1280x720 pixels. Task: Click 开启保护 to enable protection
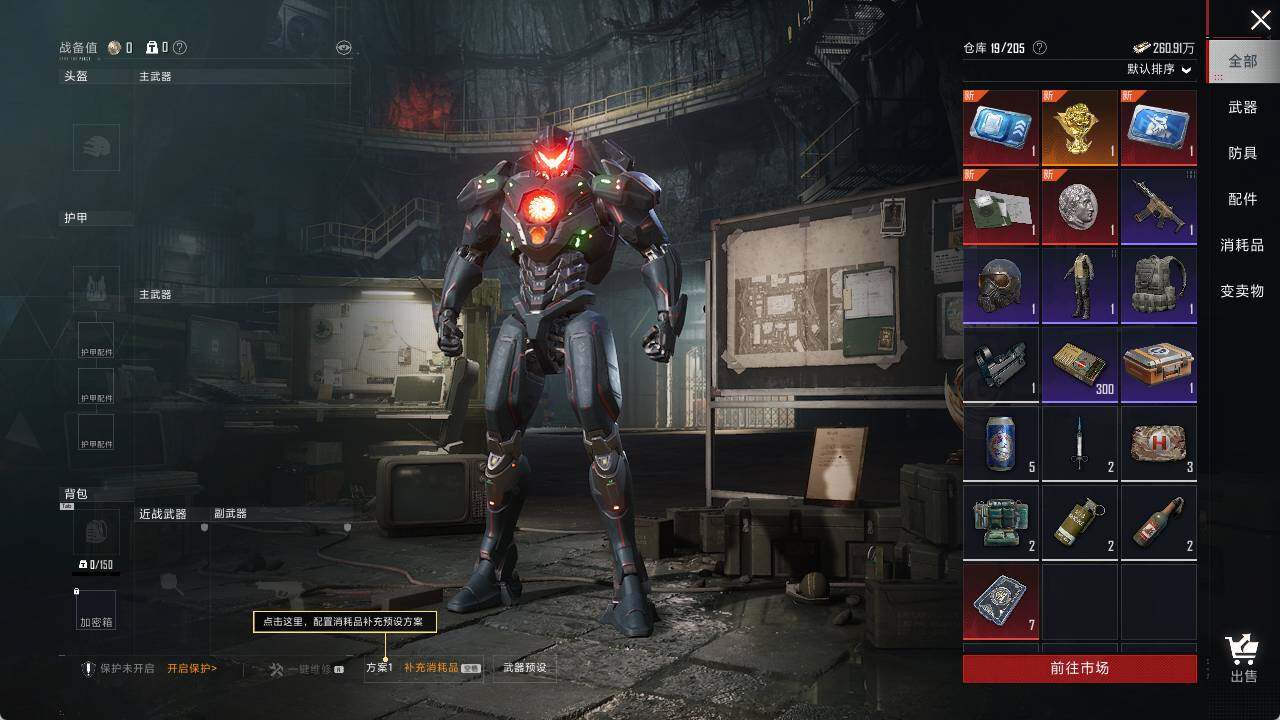point(192,668)
